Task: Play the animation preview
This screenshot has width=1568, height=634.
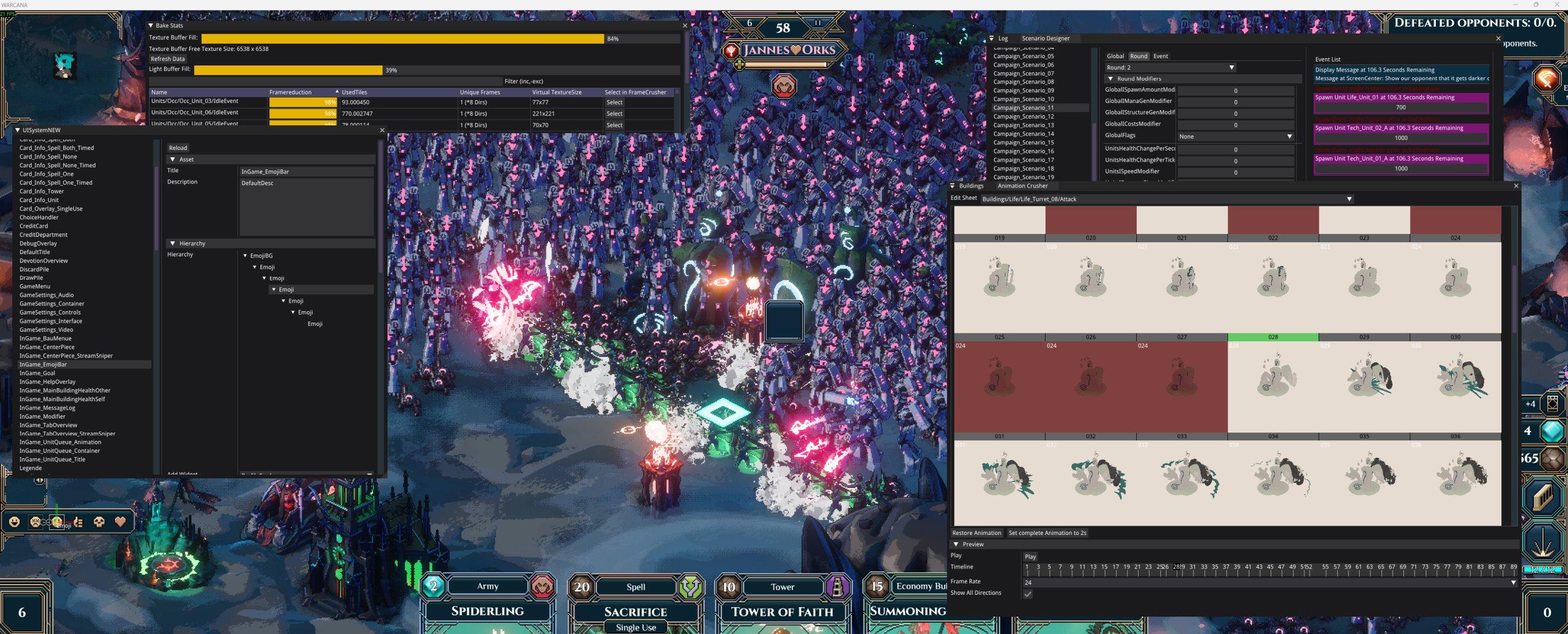Action: [x=1030, y=556]
